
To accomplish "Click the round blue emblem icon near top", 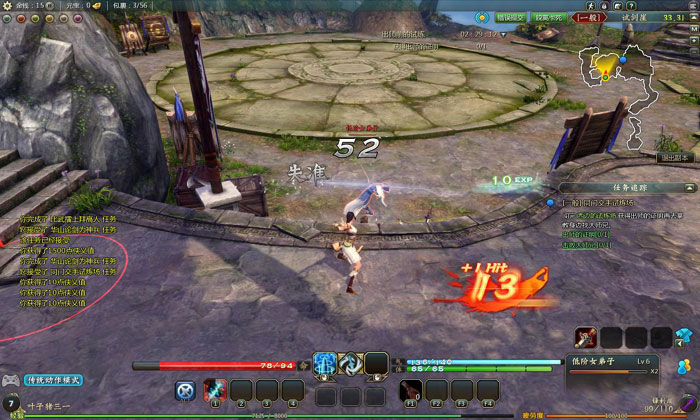I will 482,17.
